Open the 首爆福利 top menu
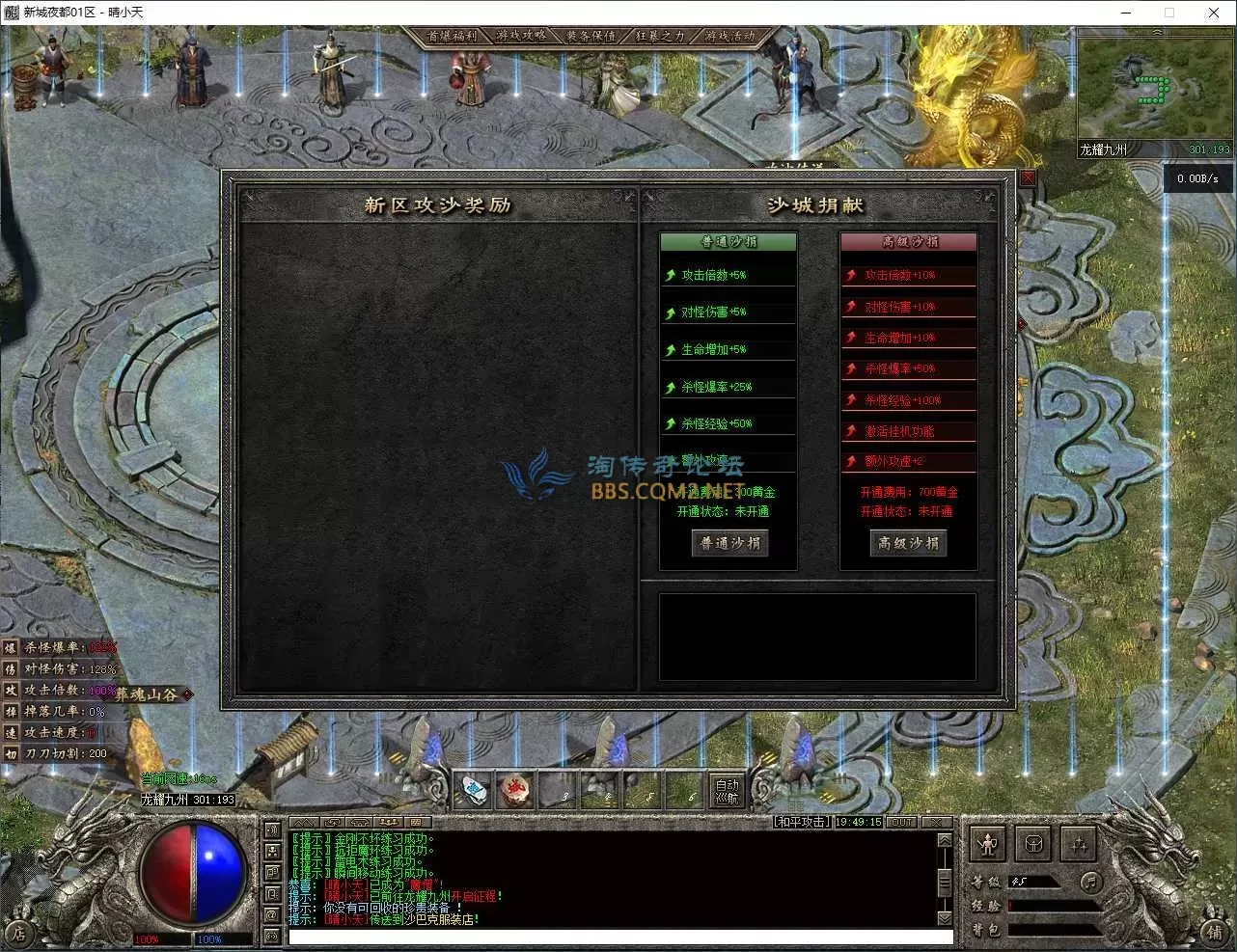The image size is (1237, 952). tap(453, 37)
